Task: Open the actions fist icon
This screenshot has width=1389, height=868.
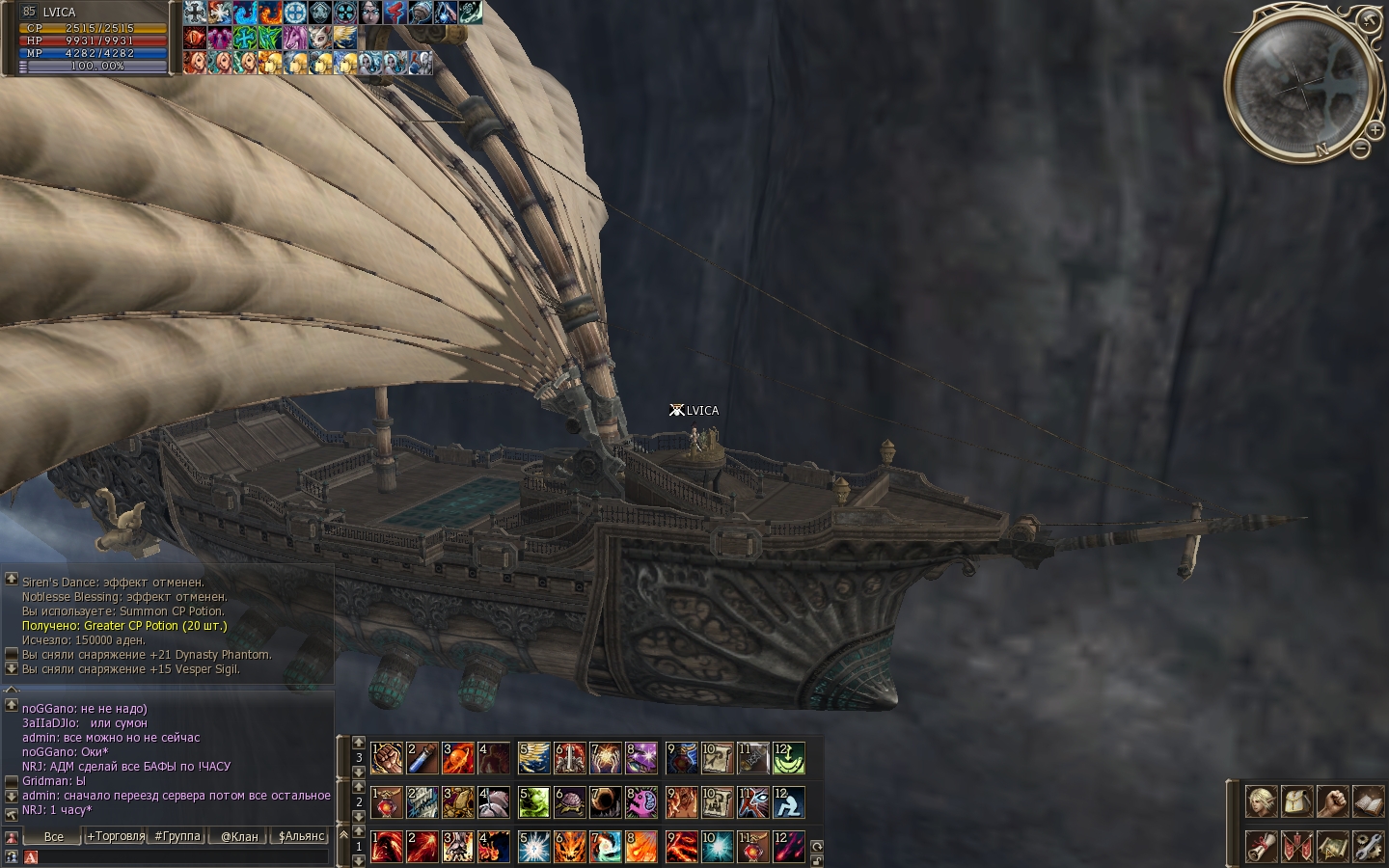Action: tap(1331, 801)
